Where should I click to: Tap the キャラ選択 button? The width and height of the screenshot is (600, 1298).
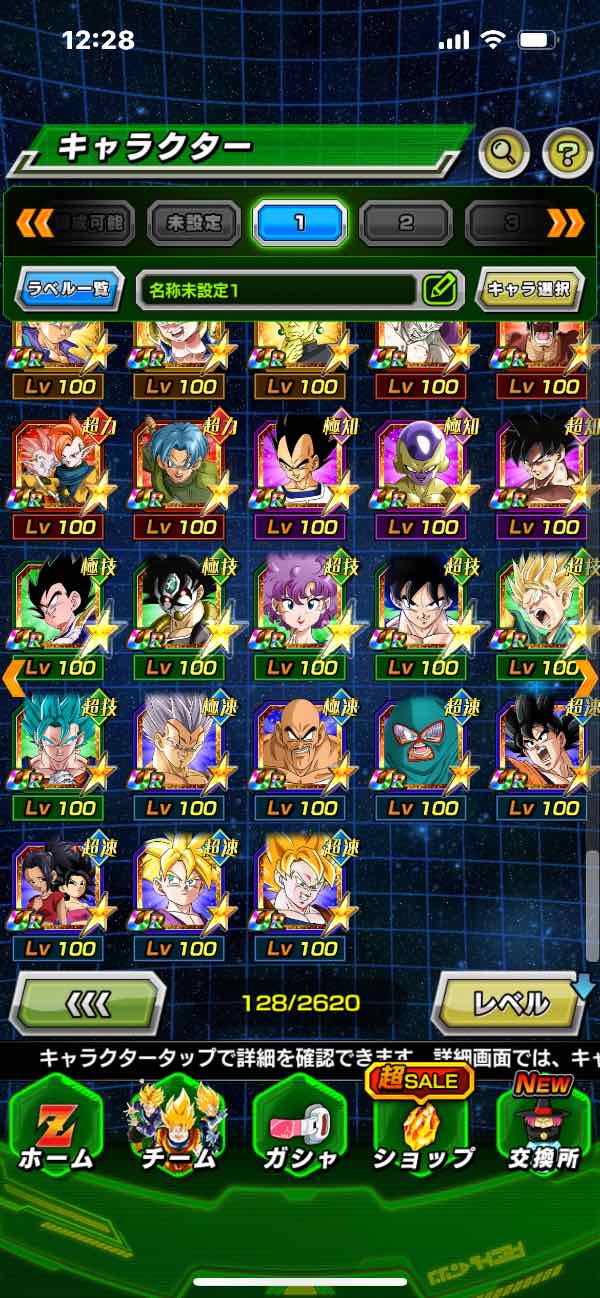pos(529,290)
